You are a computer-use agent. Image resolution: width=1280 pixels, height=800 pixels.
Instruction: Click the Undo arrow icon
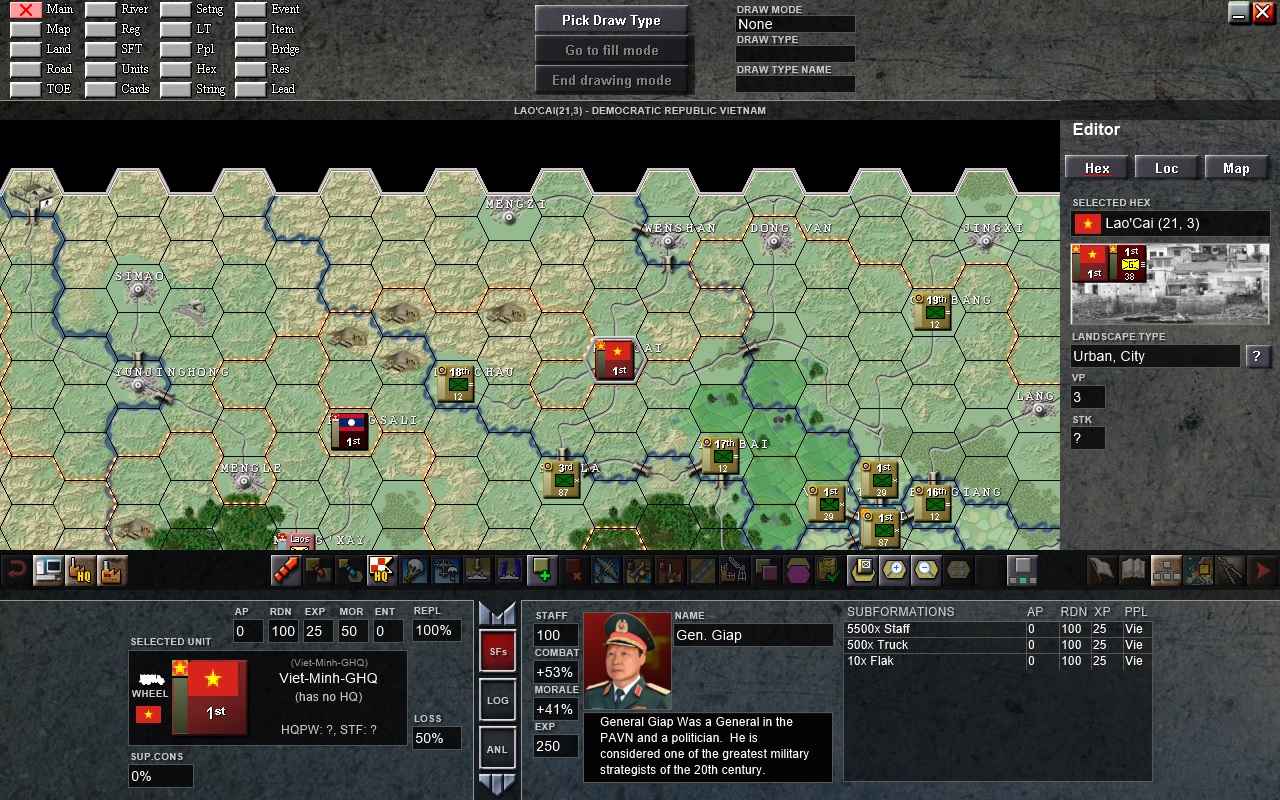click(x=15, y=570)
